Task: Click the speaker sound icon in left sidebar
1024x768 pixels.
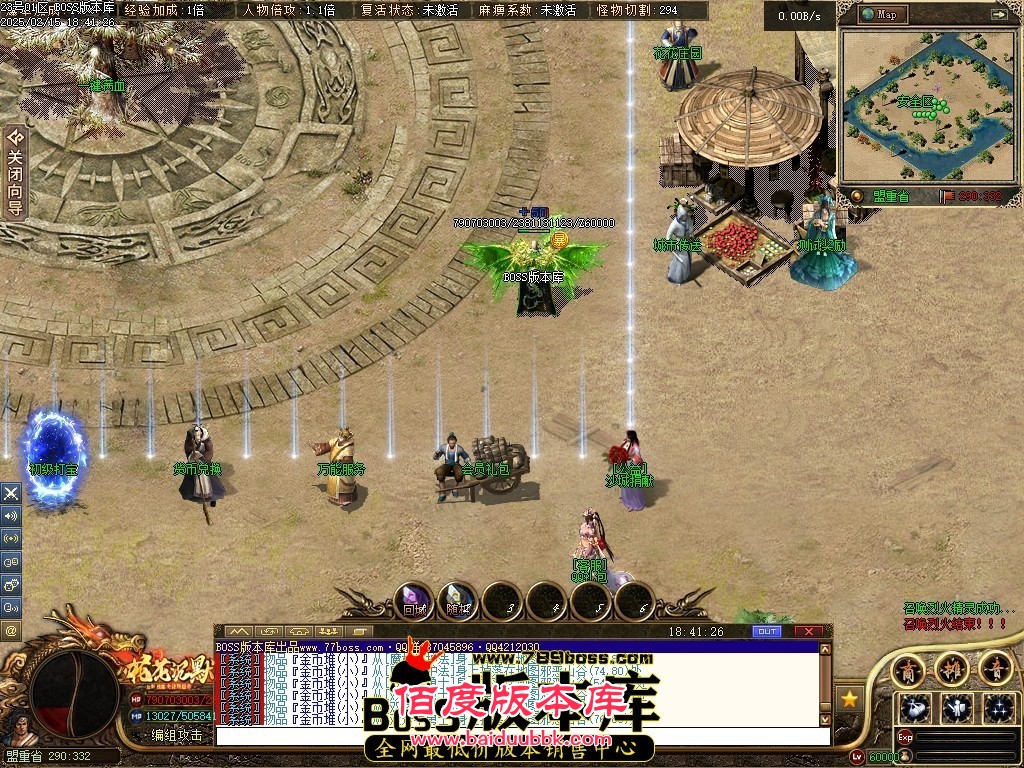Action: [11, 516]
